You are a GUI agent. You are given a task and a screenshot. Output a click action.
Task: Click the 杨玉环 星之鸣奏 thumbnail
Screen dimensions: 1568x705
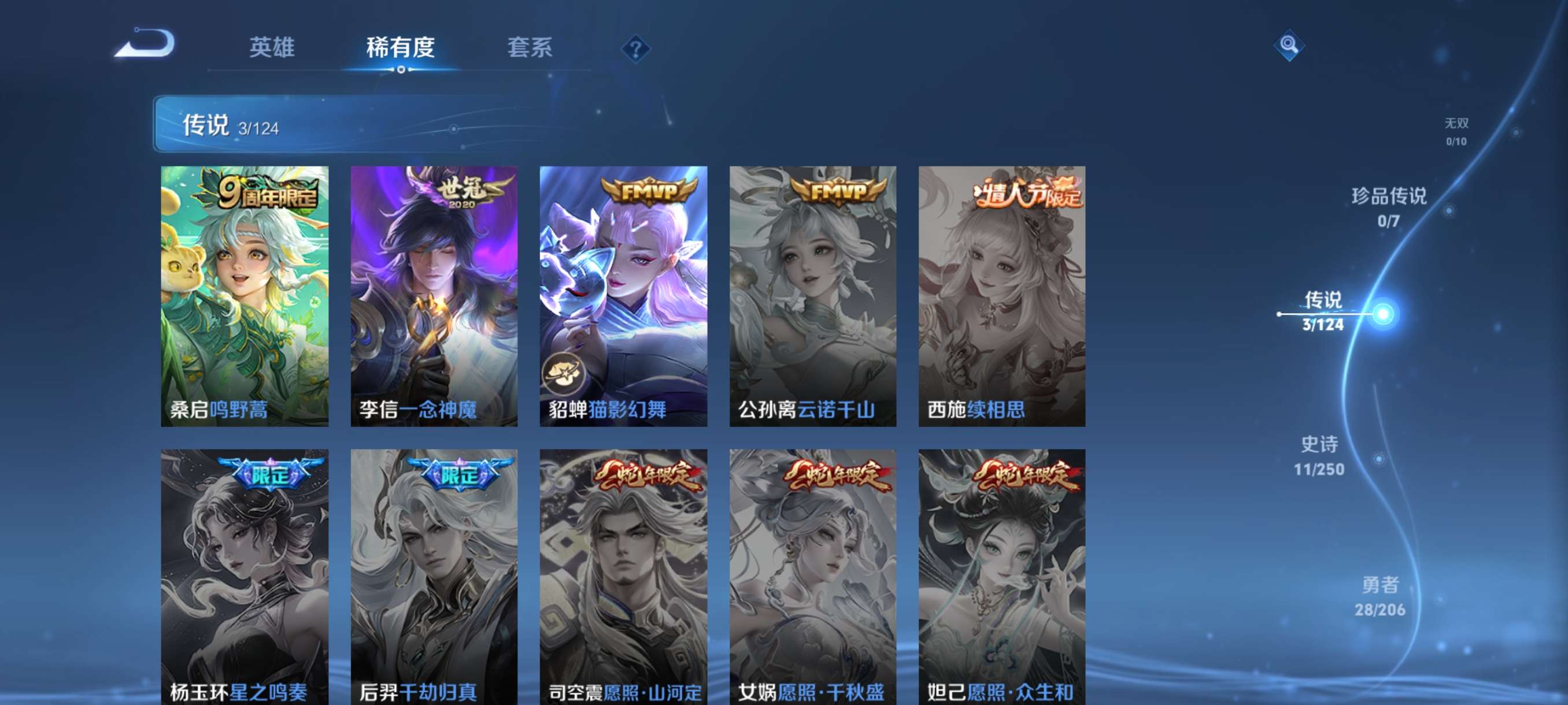tap(245, 572)
